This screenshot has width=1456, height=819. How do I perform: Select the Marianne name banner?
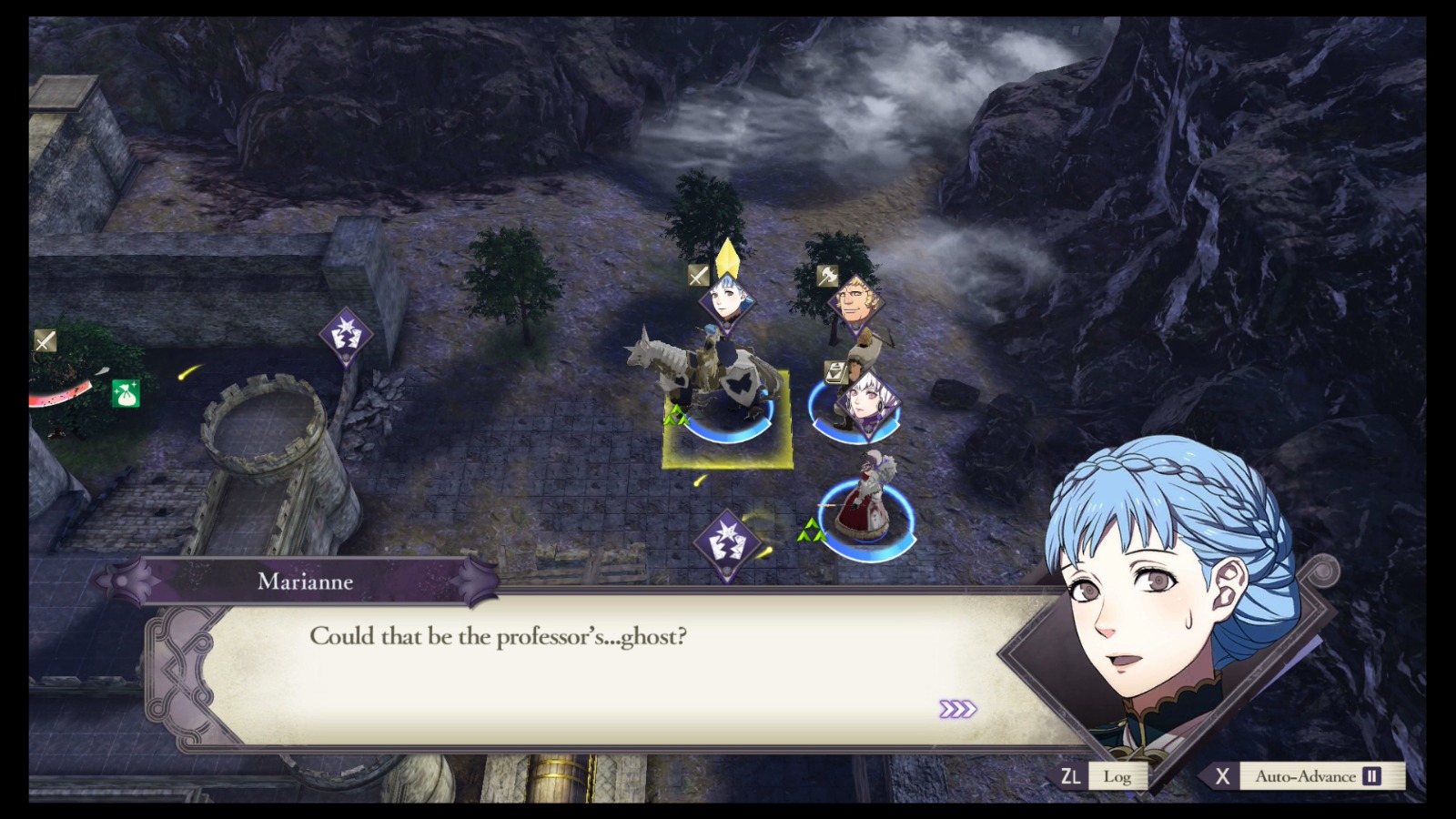[x=305, y=582]
